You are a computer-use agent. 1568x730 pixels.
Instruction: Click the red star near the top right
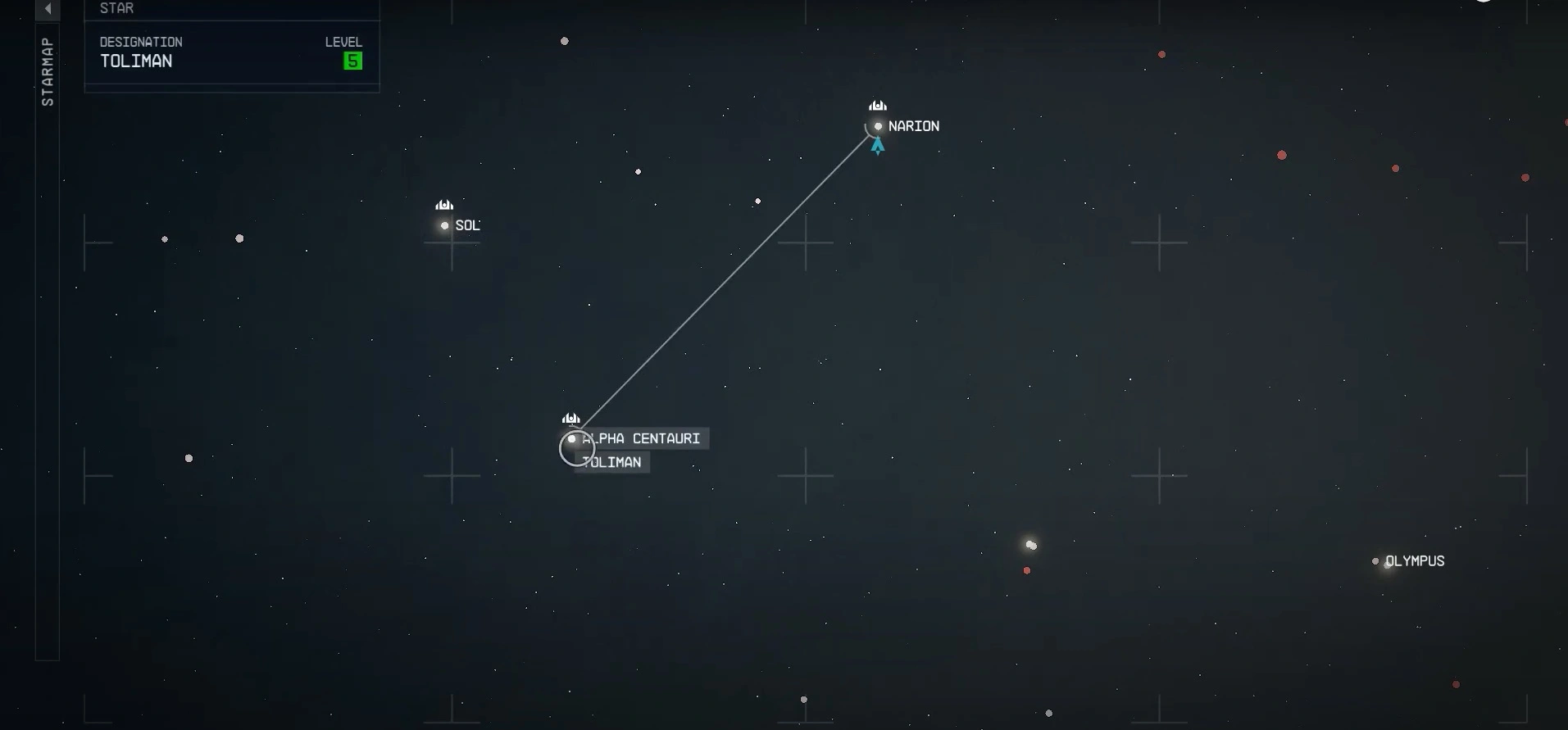tap(1161, 54)
